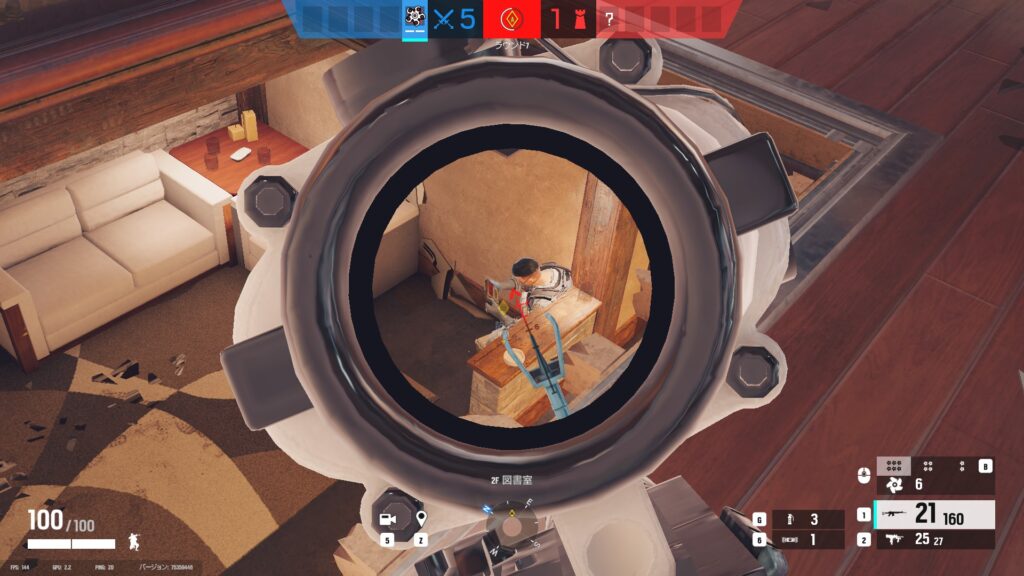Switch to the secondary machine pistol slot
Viewport: 1024px width, 576px height.
click(x=932, y=540)
